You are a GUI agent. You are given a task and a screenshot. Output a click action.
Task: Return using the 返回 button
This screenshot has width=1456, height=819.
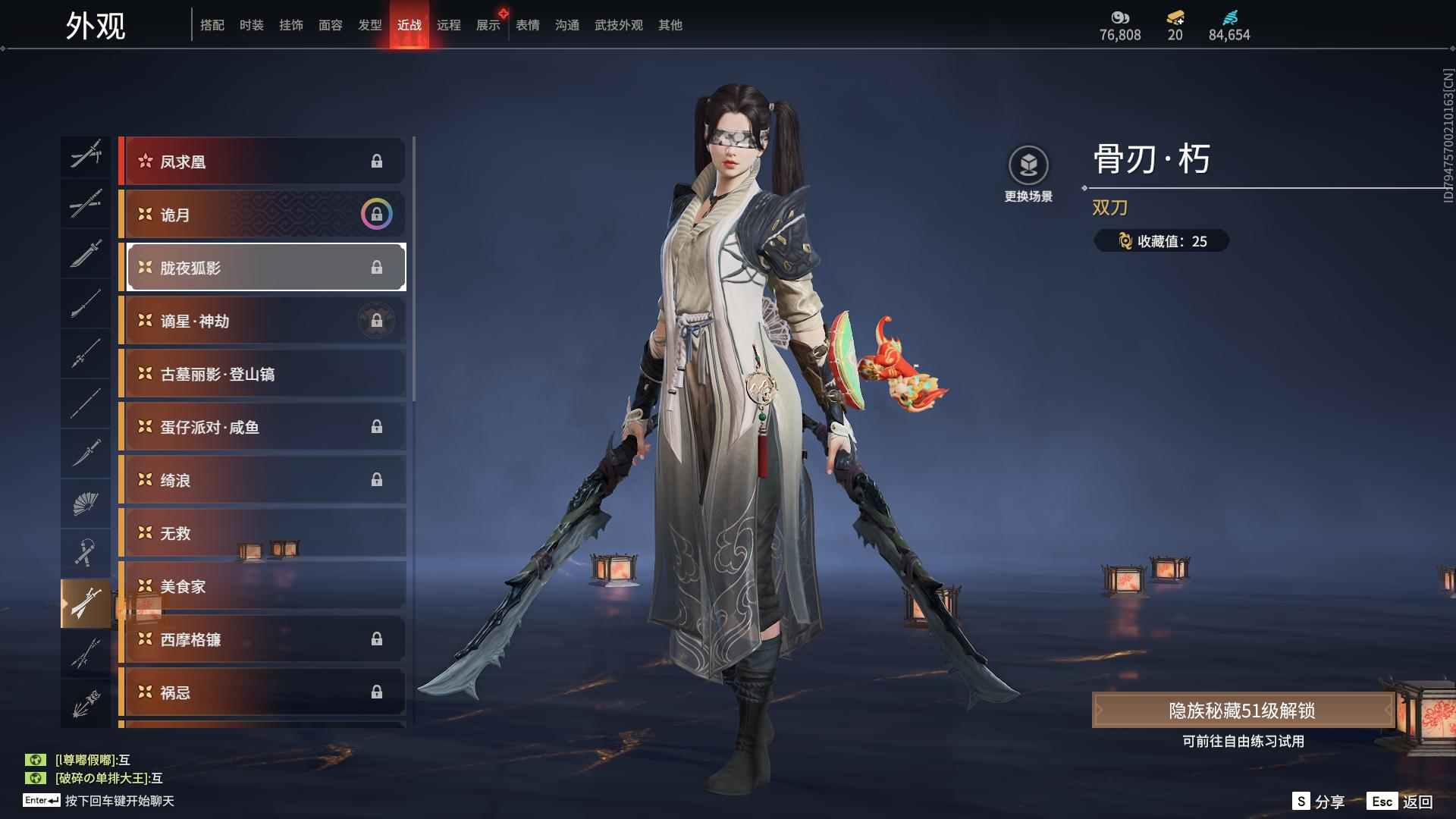pyautogui.click(x=1401, y=802)
